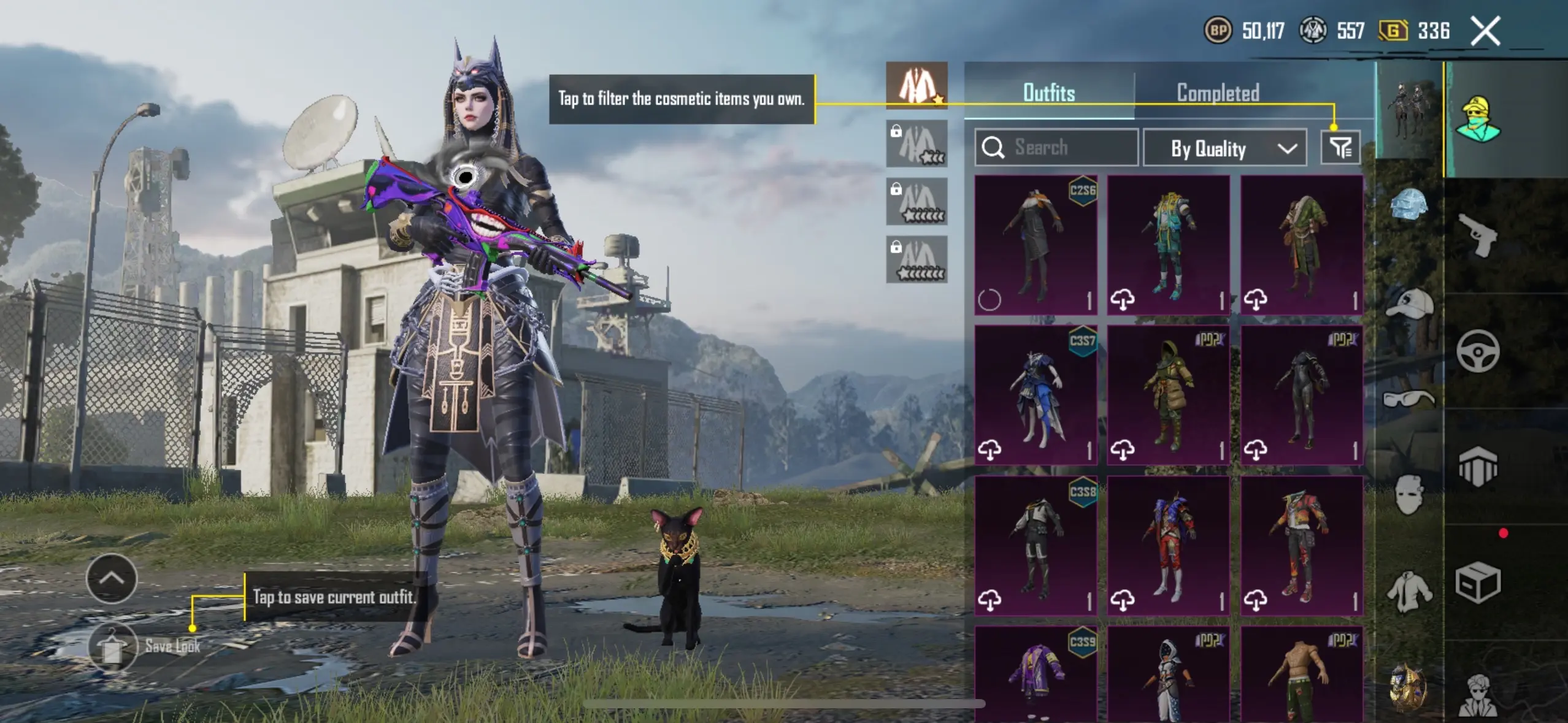
Task: Expand the round up-arrow button
Action: pos(112,578)
